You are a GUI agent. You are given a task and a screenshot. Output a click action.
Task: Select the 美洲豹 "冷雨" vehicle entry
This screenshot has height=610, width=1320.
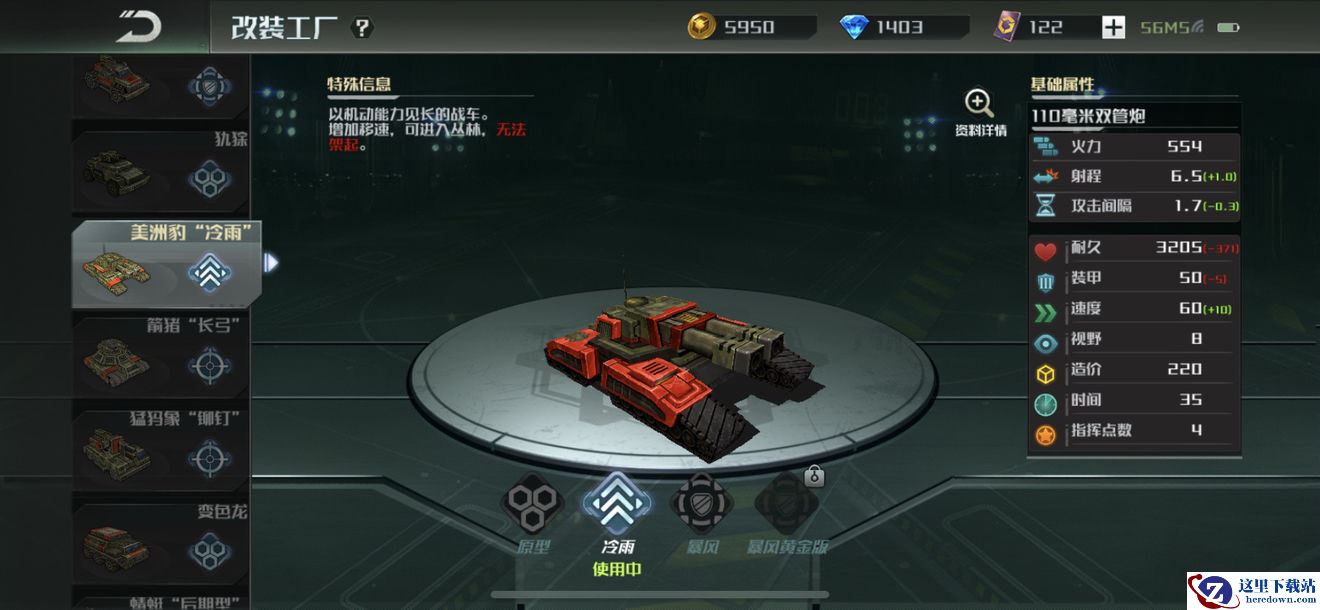(166, 264)
